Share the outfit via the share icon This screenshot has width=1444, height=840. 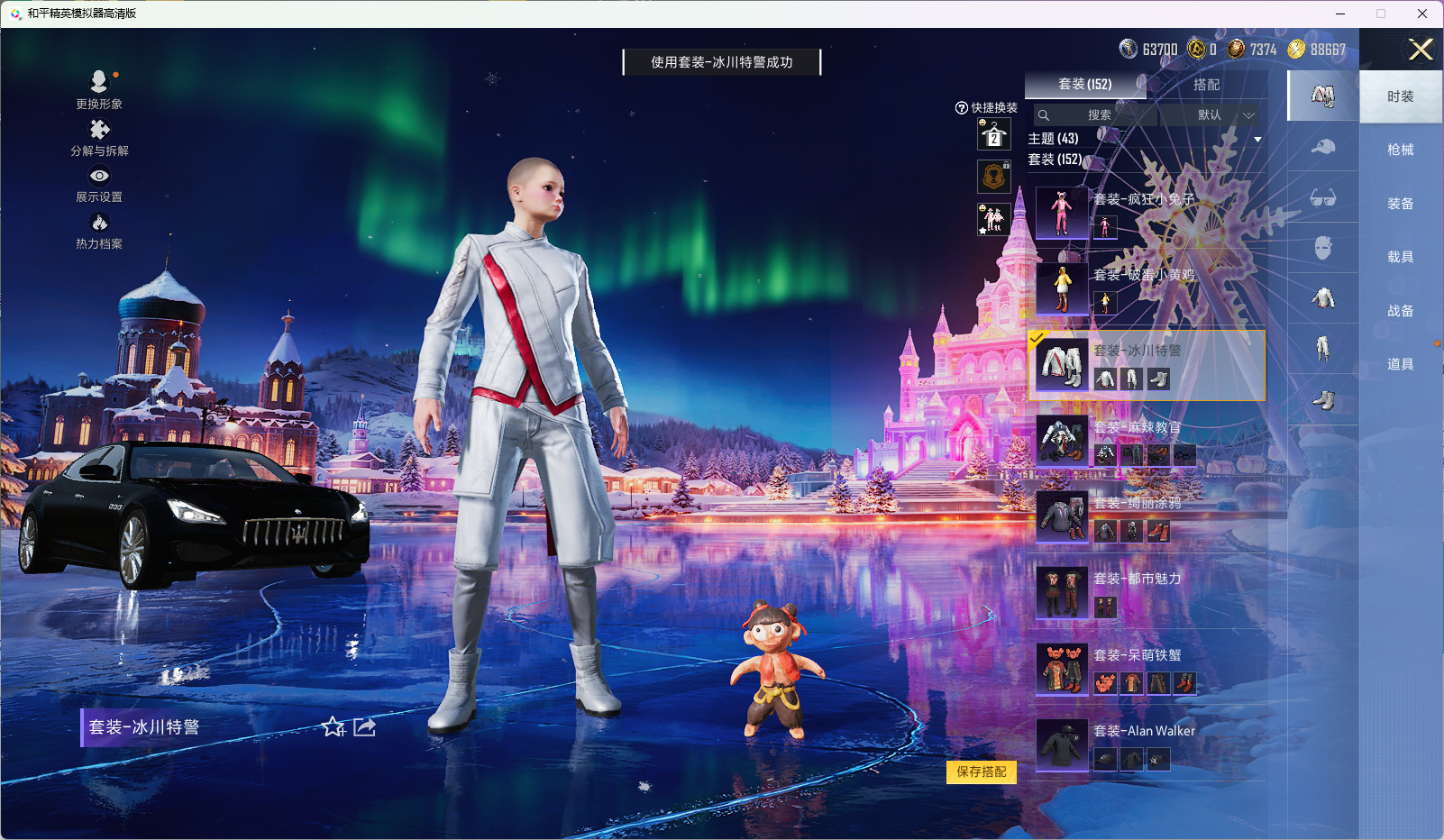(363, 727)
